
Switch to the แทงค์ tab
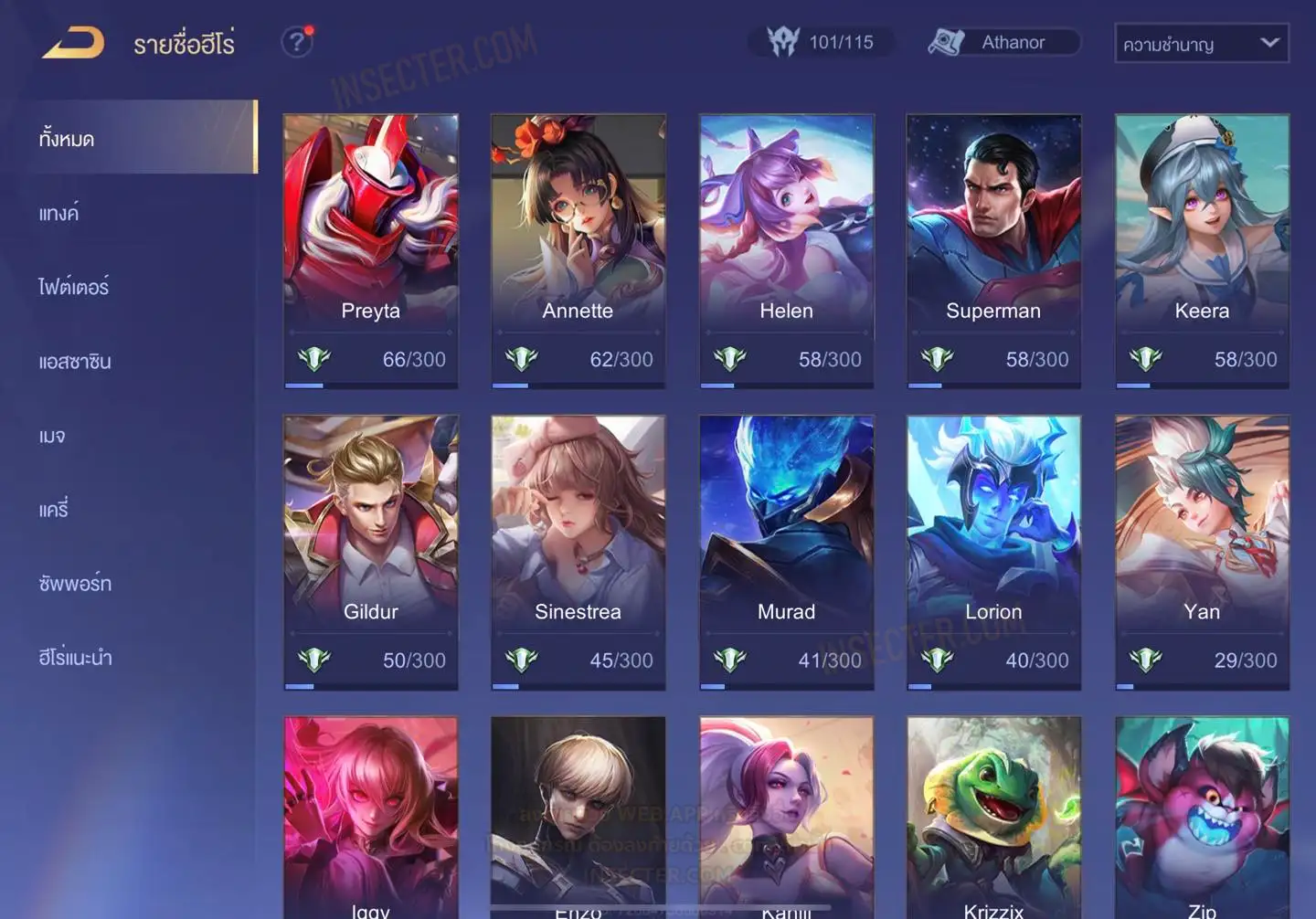tap(58, 213)
